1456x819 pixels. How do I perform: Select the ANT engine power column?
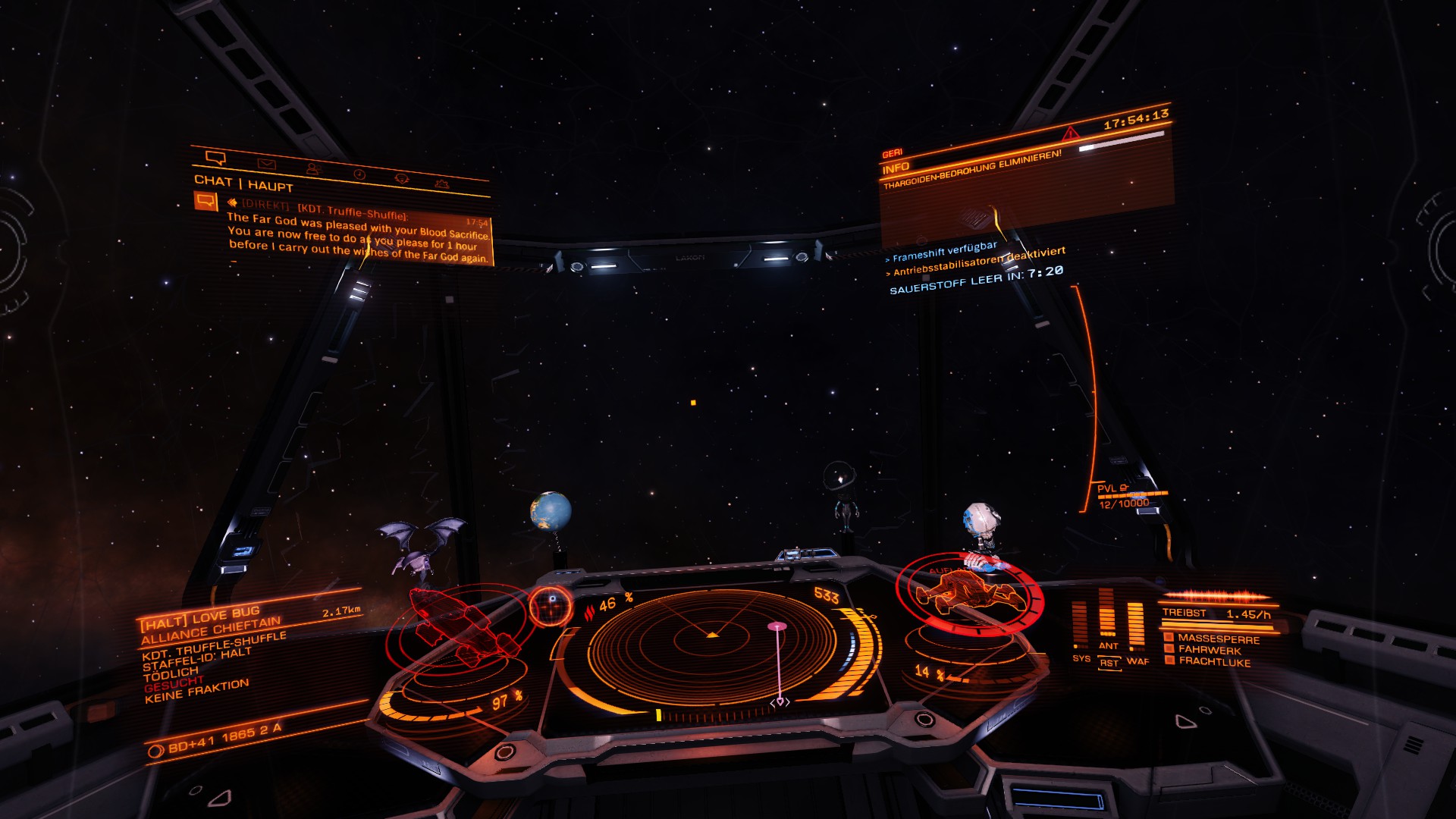(1107, 618)
